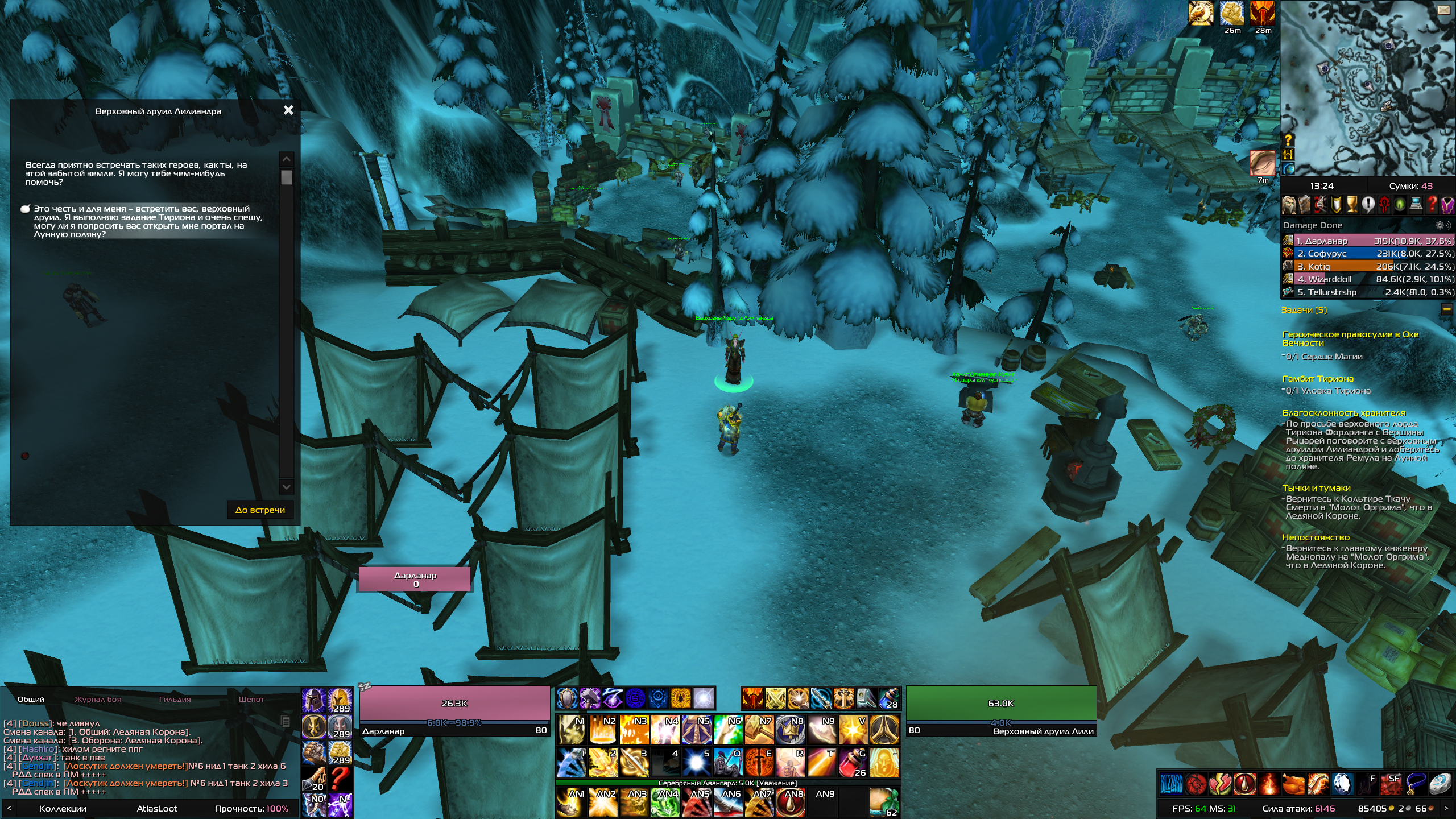This screenshot has height=819, width=1456.
Task: Open AtlasLoot from the bottom bar
Action: [156, 808]
